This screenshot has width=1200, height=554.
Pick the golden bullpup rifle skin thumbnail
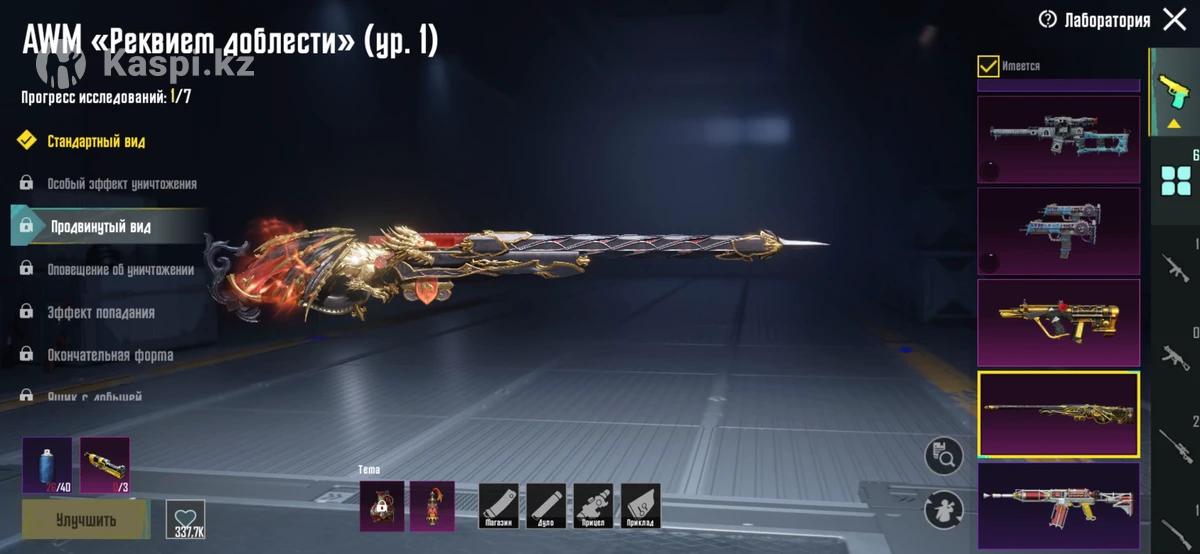pos(1058,322)
